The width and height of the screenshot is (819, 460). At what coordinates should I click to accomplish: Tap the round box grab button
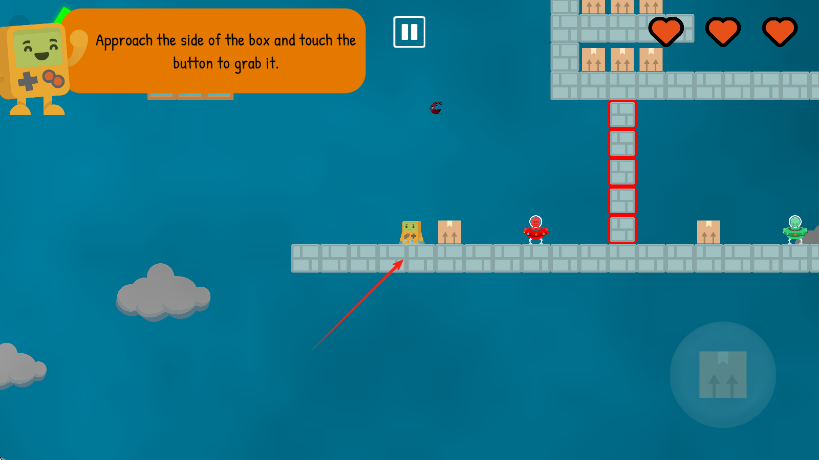tap(722, 374)
